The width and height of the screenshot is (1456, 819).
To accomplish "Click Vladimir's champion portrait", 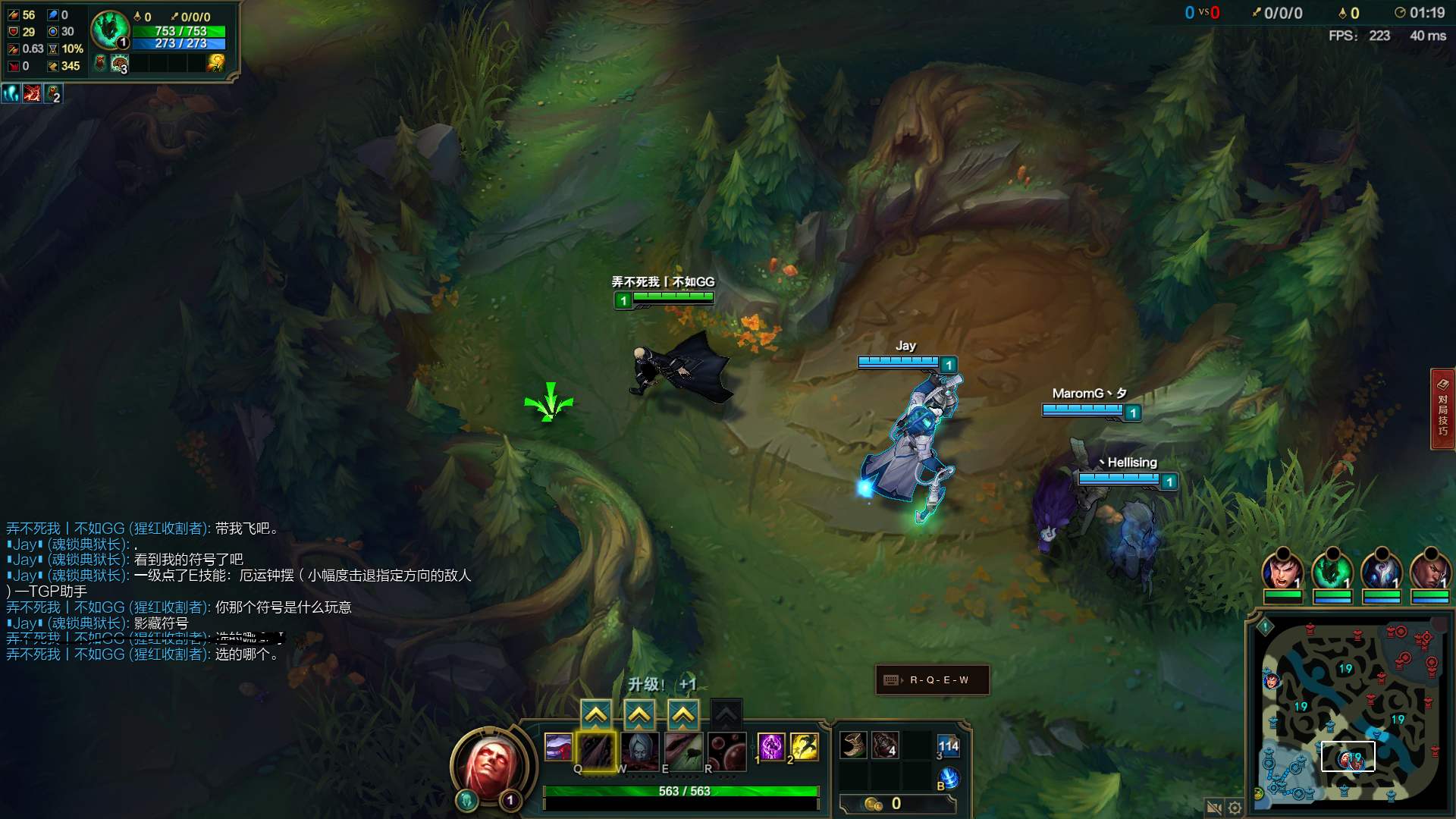I will click(x=491, y=766).
